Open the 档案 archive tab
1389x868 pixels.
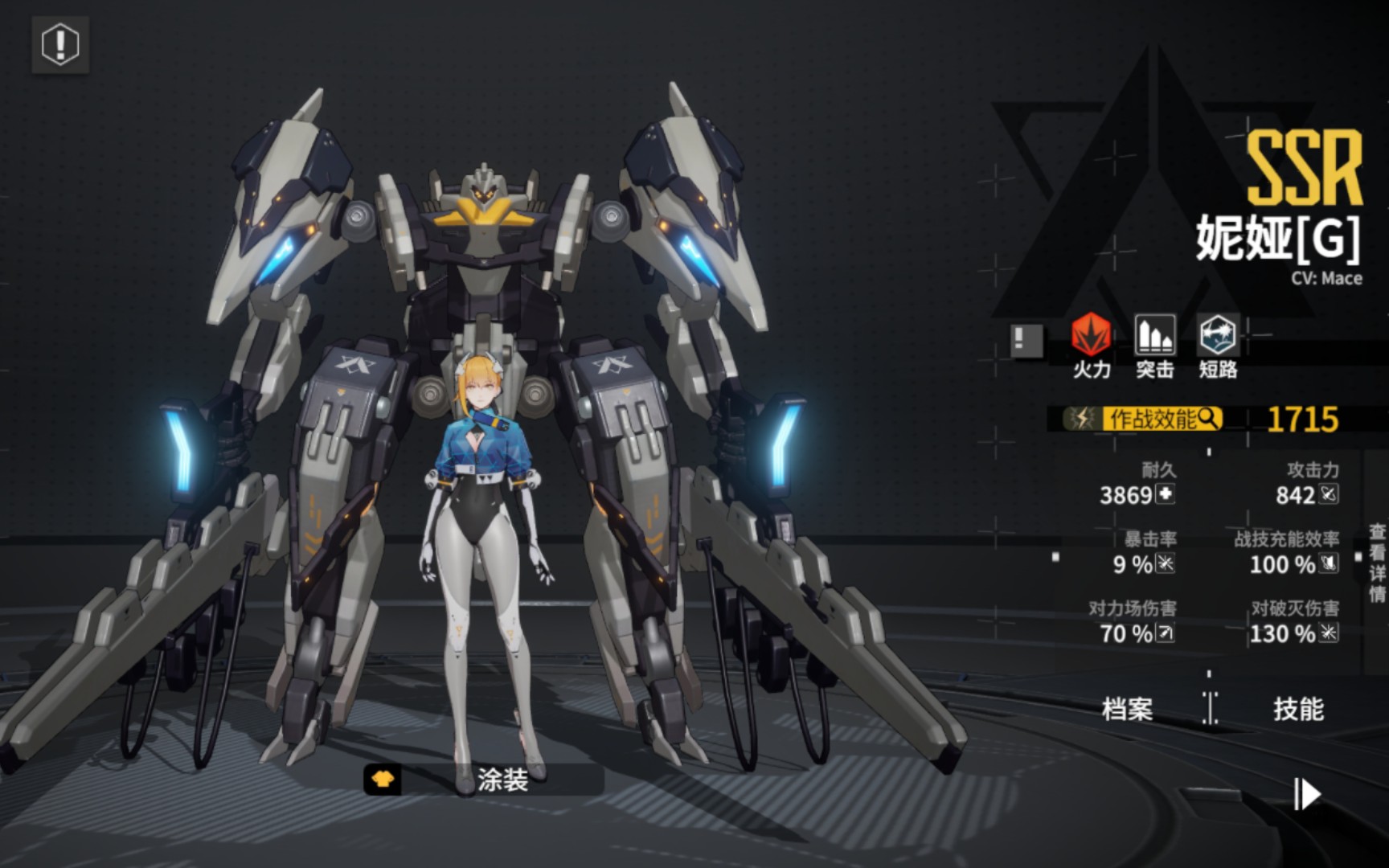[x=1127, y=709]
